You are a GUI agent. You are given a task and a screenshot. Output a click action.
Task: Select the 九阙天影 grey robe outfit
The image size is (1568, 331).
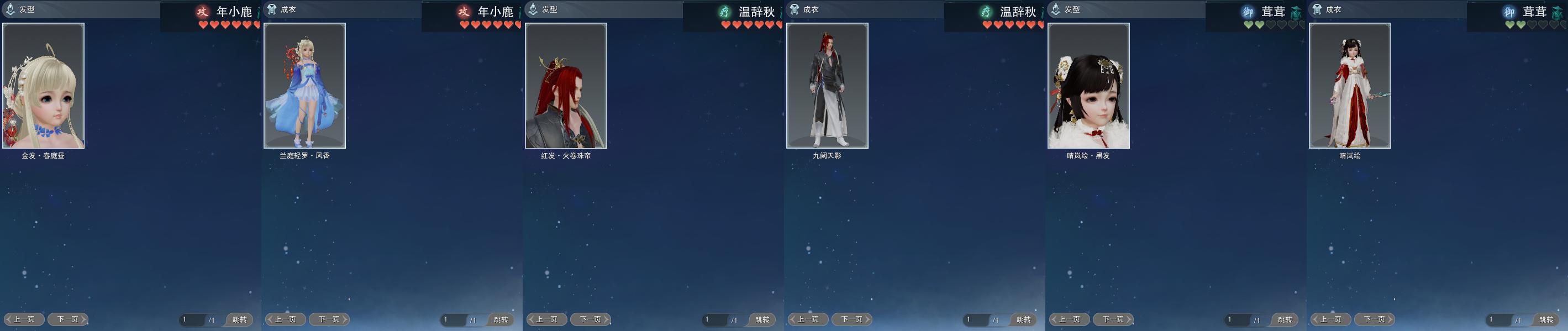(x=827, y=86)
